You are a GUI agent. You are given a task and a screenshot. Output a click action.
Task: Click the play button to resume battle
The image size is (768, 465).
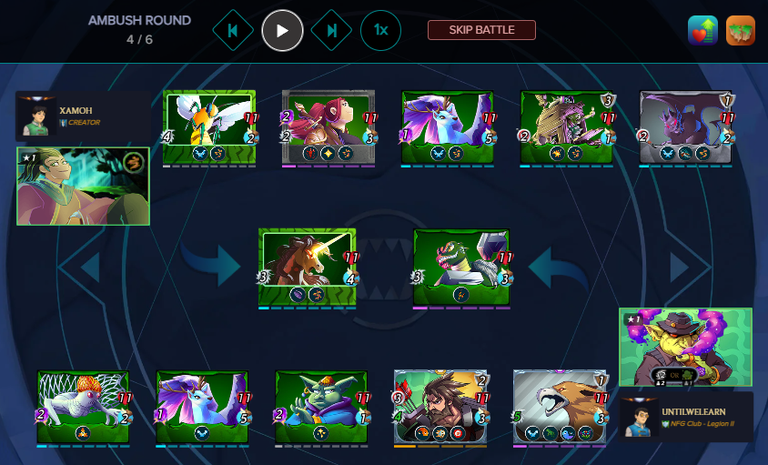click(282, 30)
